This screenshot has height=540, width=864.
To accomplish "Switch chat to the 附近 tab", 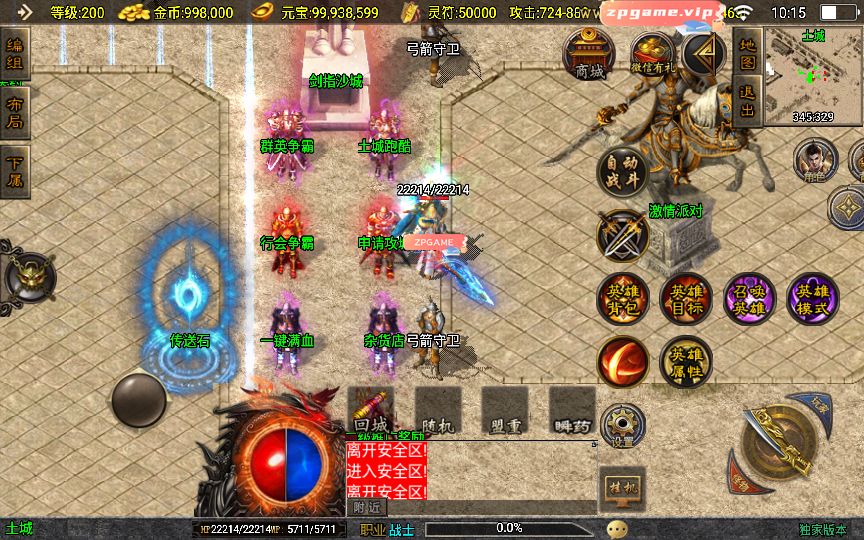I will pyautogui.click(x=368, y=507).
